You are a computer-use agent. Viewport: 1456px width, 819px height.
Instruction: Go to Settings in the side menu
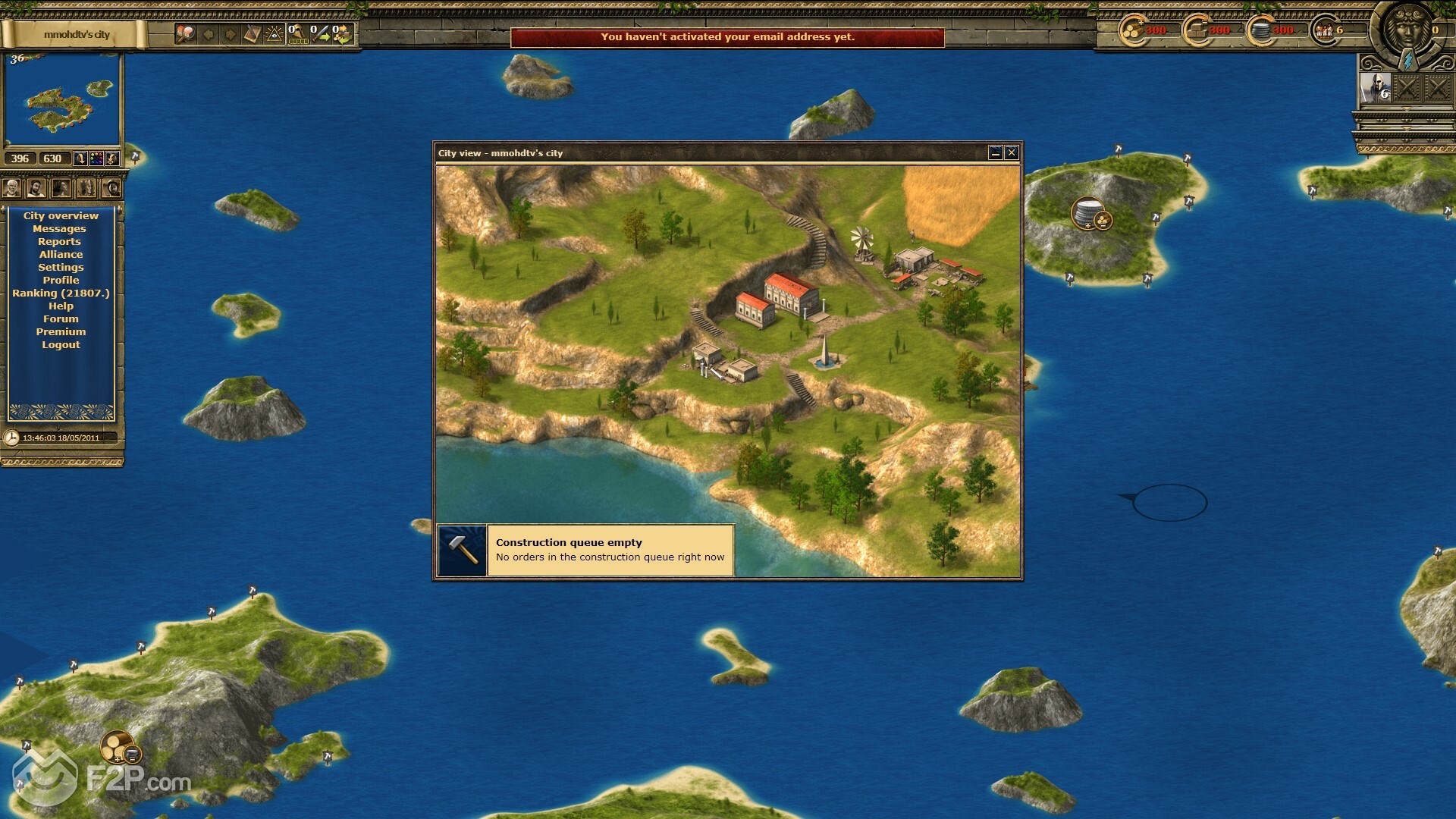[x=61, y=268]
